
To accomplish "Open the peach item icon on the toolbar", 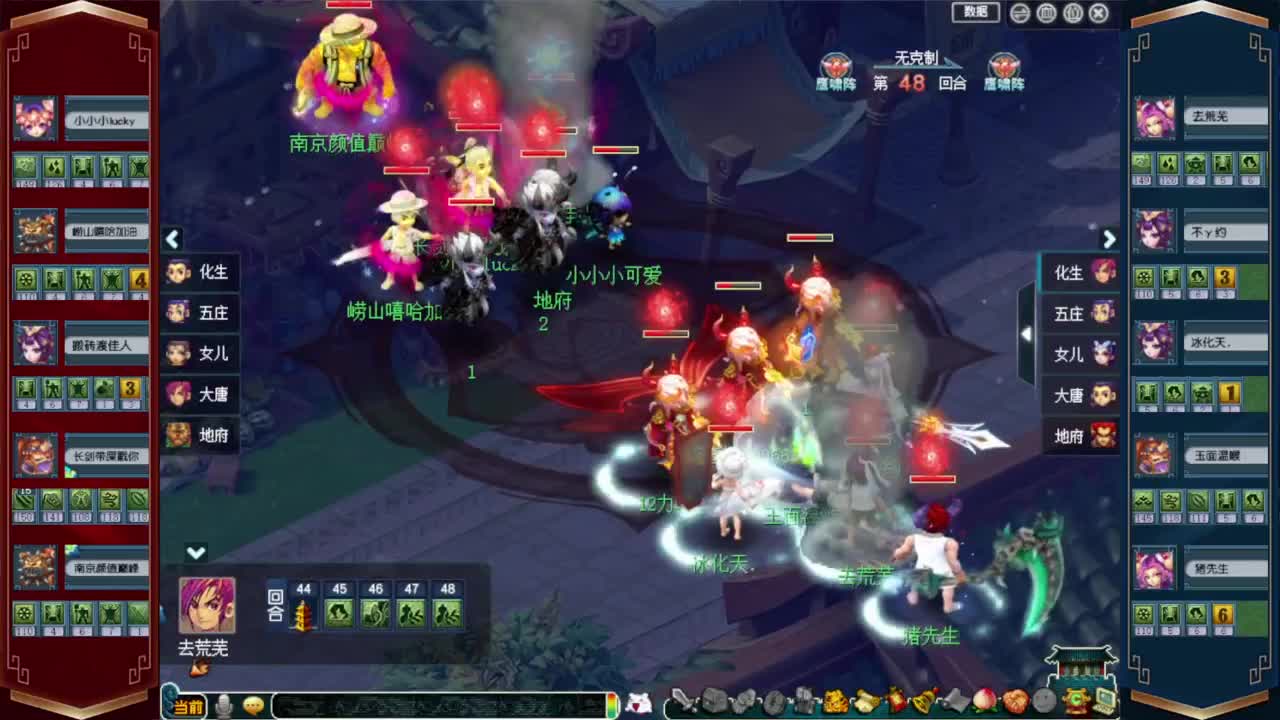I will (x=982, y=703).
